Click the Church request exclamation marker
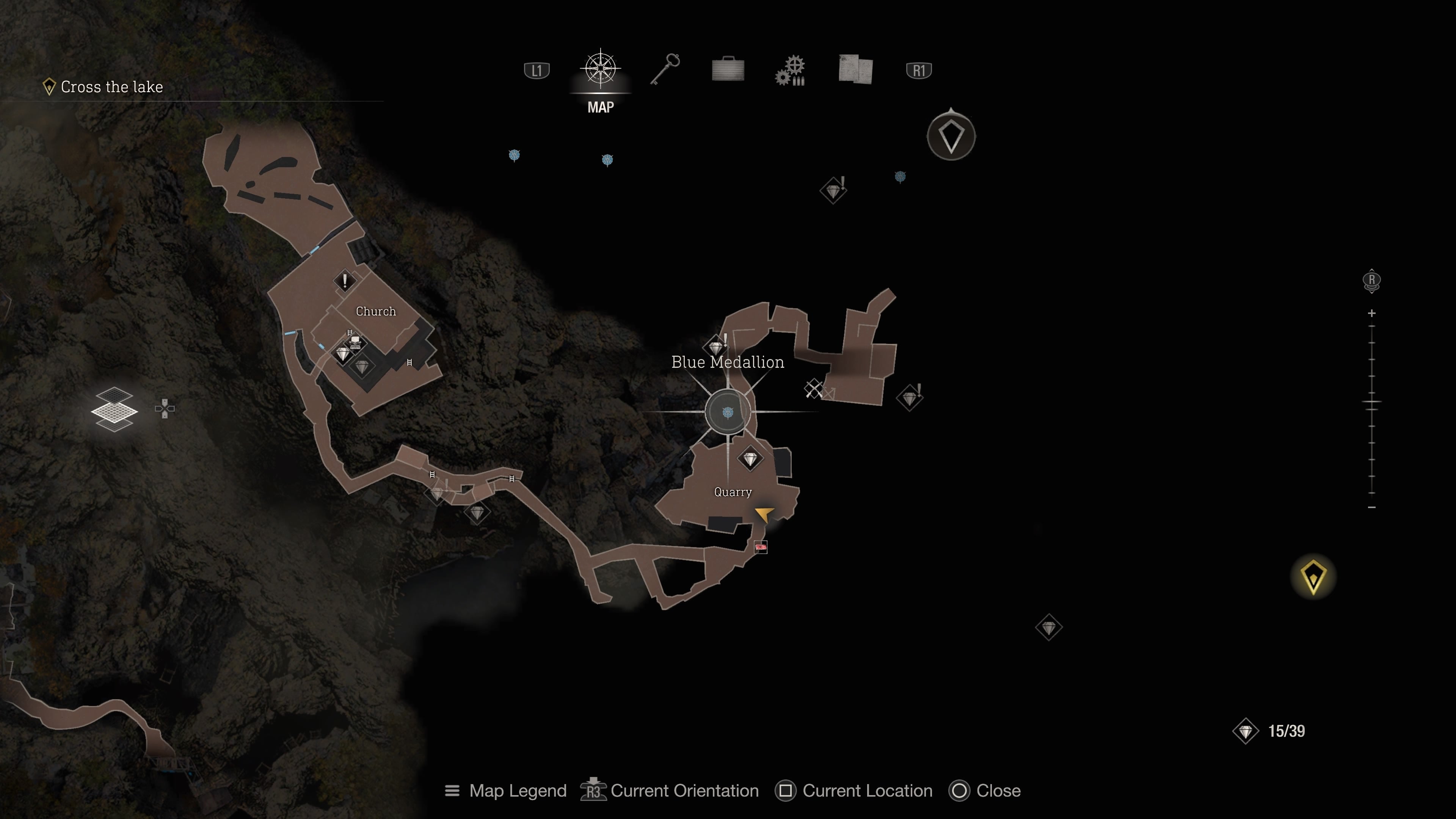The image size is (1456, 819). [345, 280]
